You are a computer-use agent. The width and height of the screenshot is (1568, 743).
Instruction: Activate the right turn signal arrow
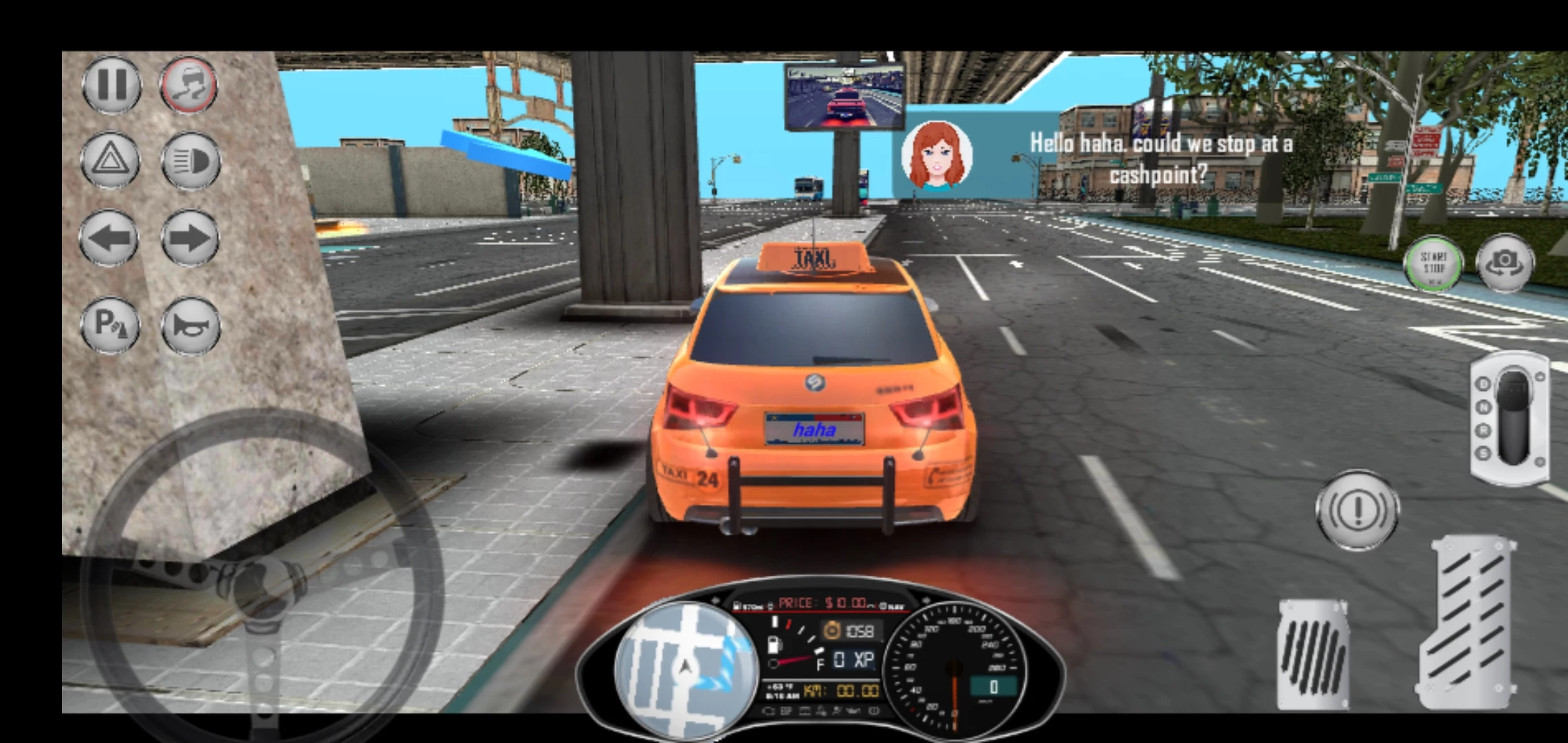point(190,239)
